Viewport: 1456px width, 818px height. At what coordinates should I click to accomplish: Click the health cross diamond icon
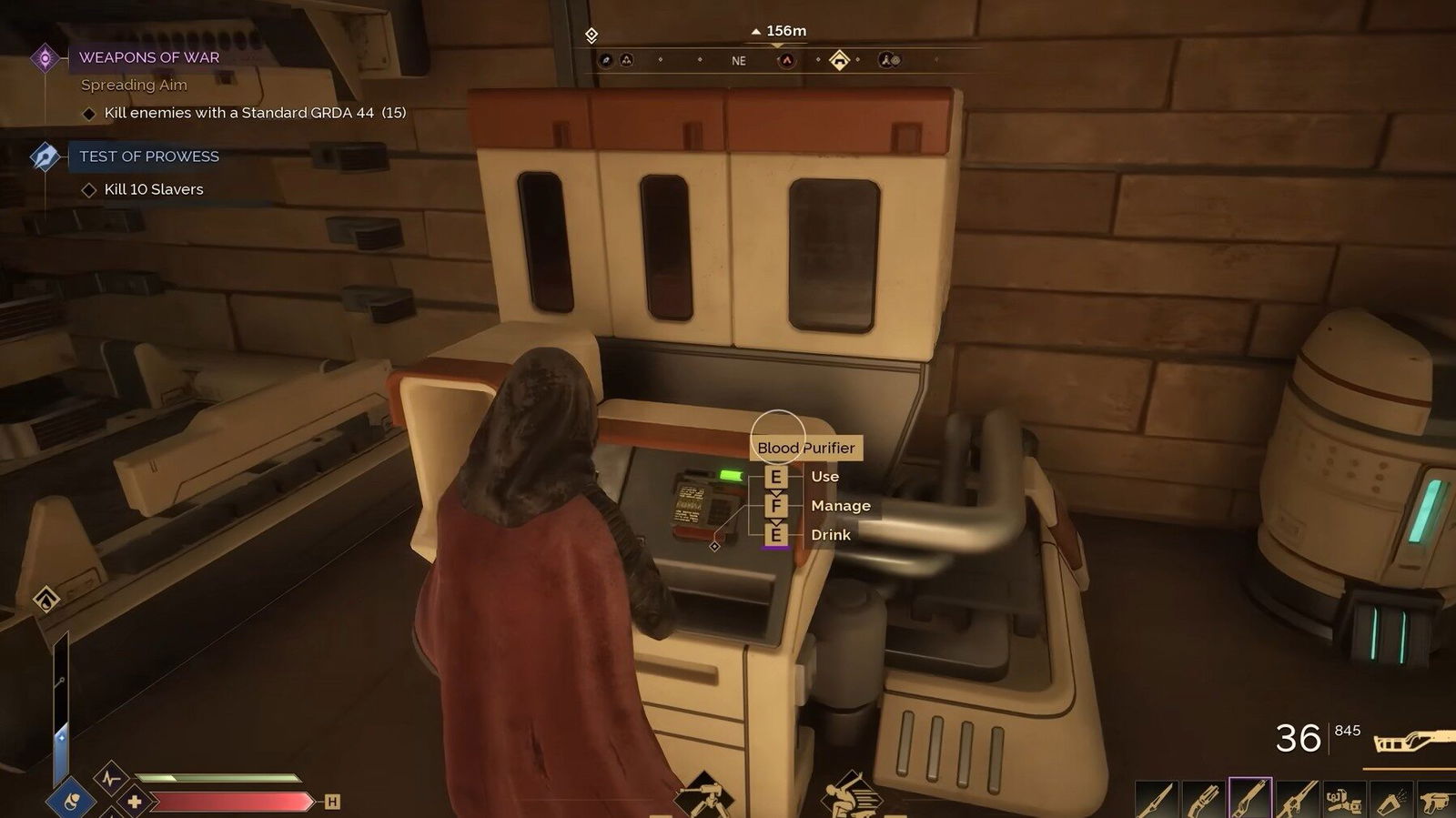click(135, 802)
